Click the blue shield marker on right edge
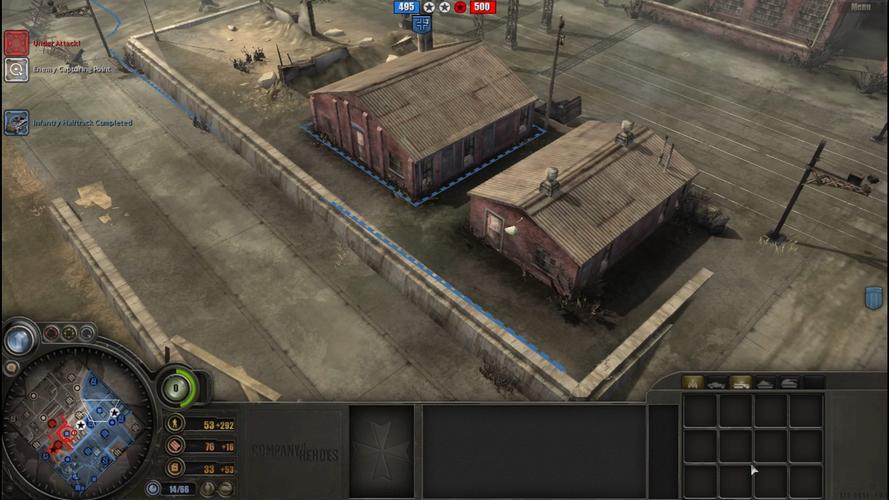This screenshot has height=500, width=889. click(873, 297)
